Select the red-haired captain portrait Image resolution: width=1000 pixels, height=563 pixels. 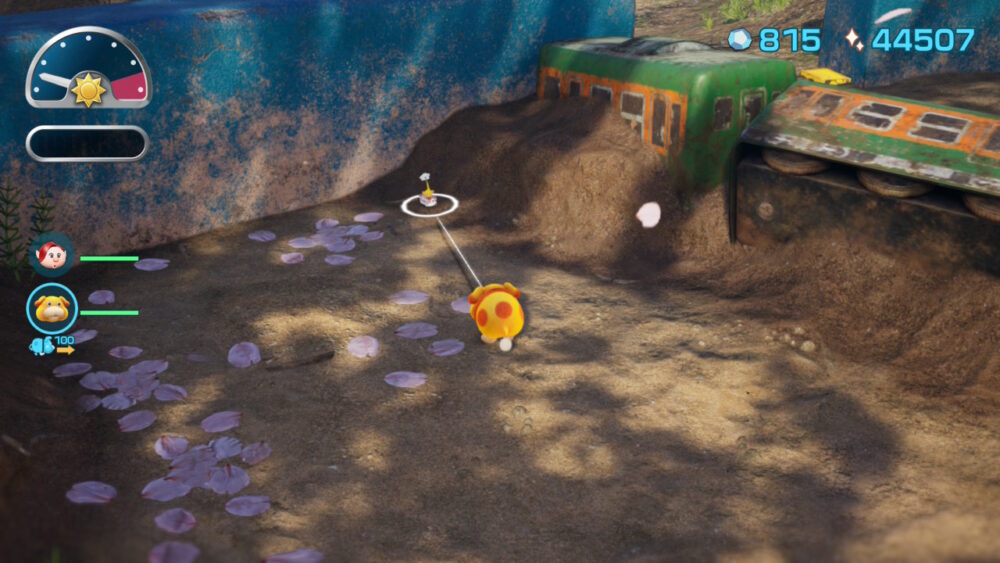tap(51, 255)
